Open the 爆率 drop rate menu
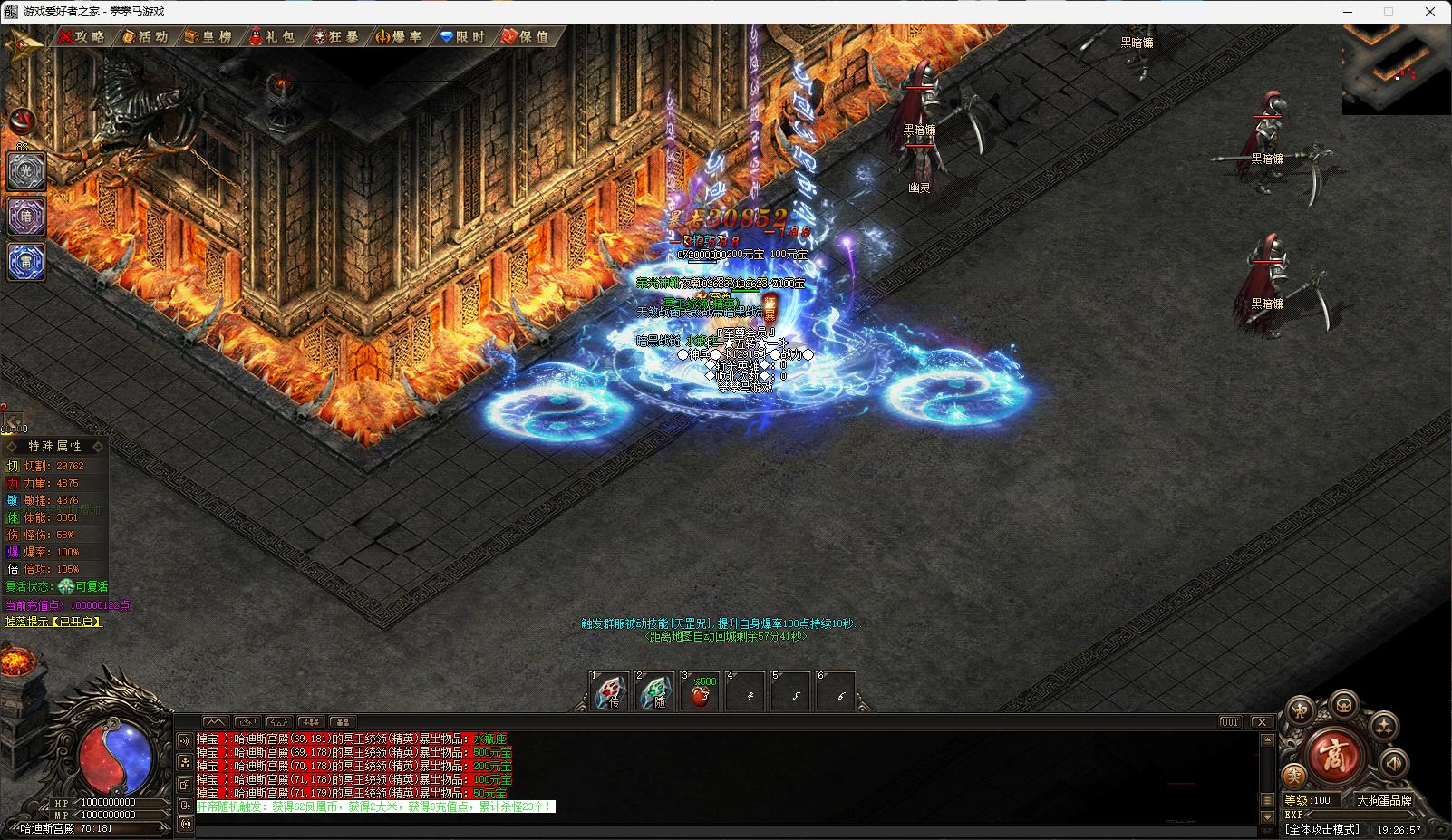Viewport: 1452px width, 840px height. pyautogui.click(x=400, y=36)
